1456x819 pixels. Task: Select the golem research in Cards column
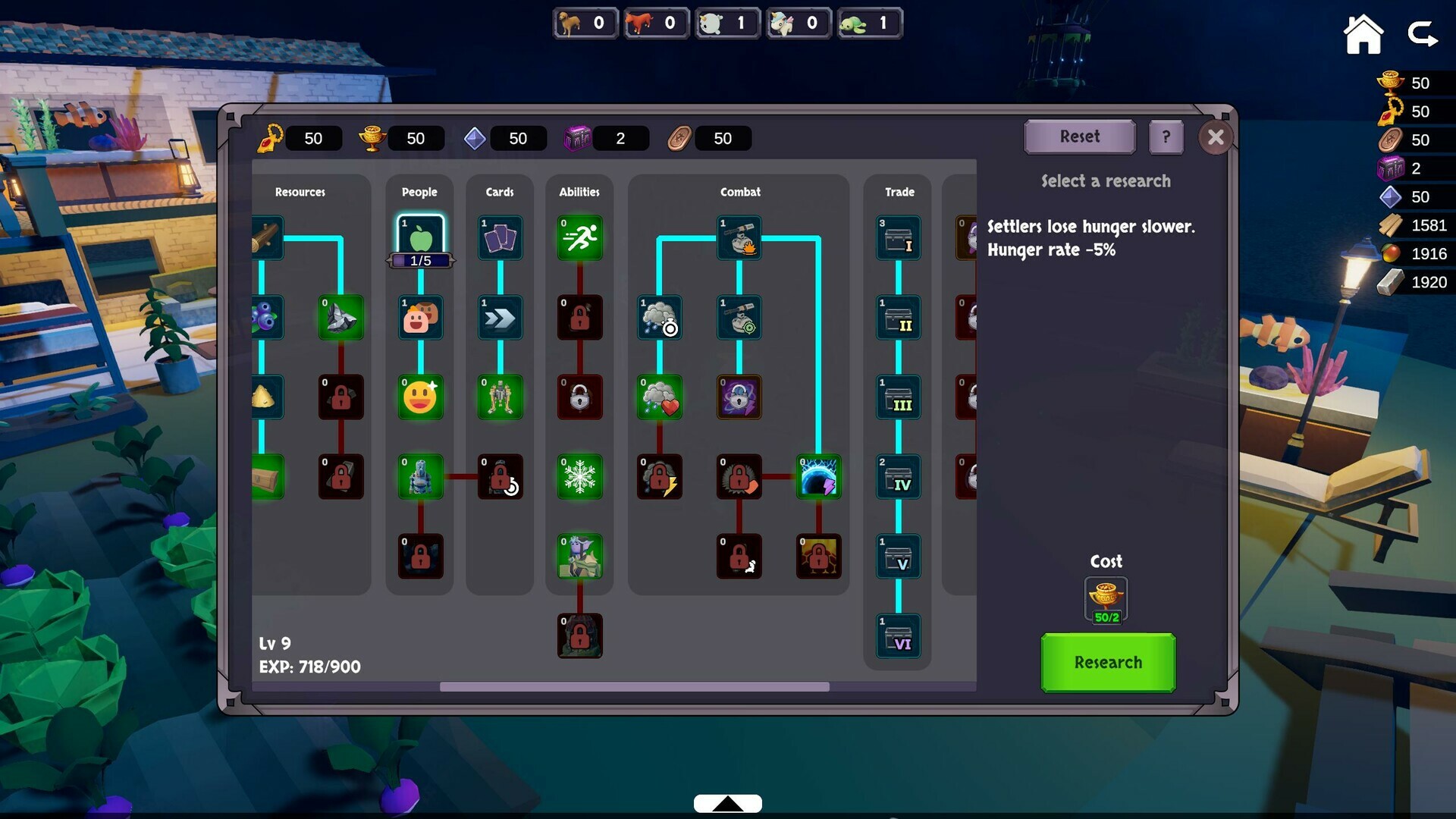pyautogui.click(x=499, y=397)
